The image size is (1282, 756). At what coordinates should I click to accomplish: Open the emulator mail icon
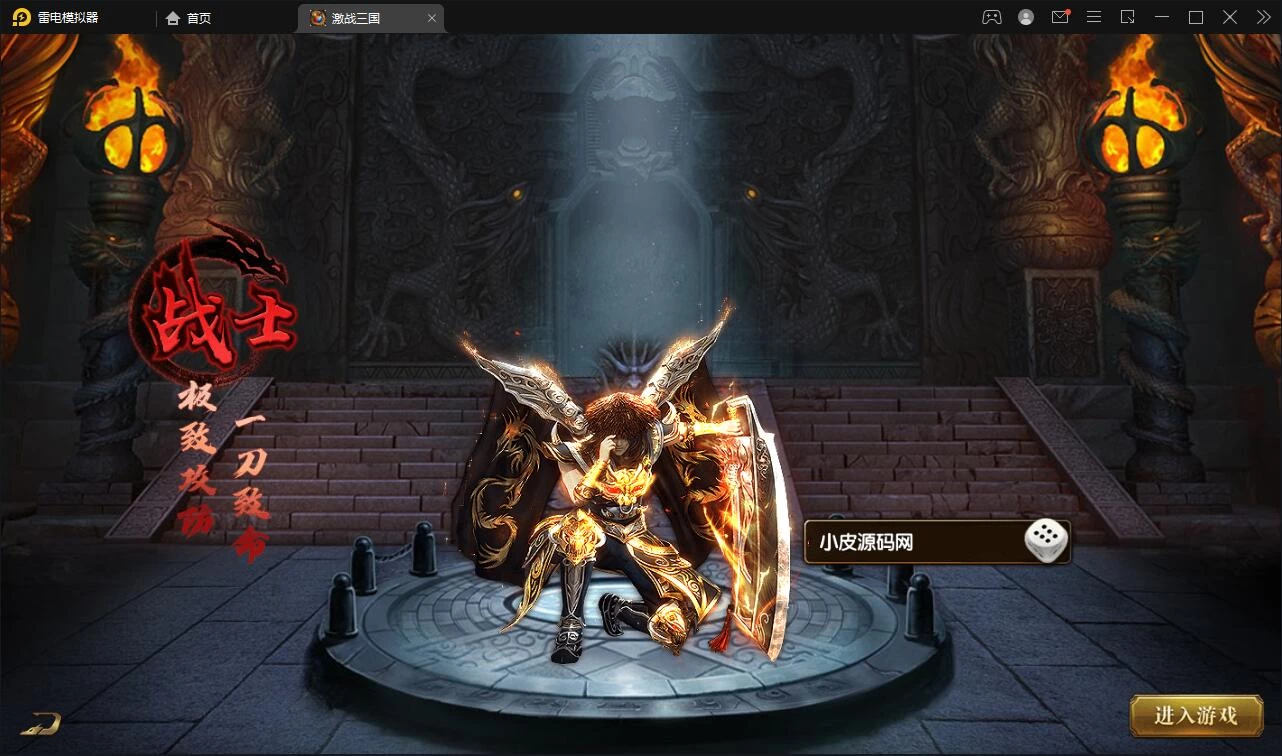tap(1060, 17)
